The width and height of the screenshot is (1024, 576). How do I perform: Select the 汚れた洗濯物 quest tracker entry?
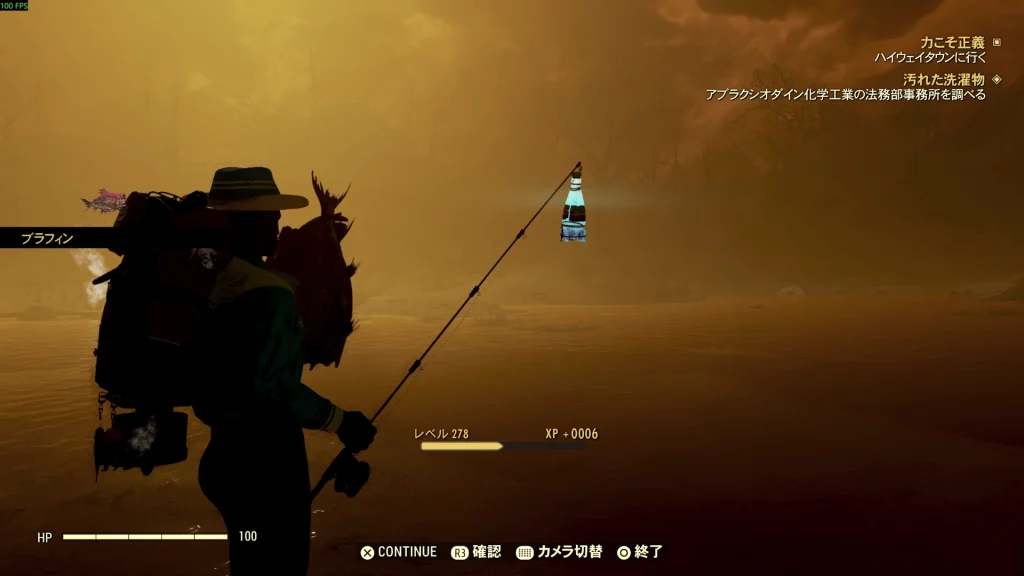tap(943, 79)
